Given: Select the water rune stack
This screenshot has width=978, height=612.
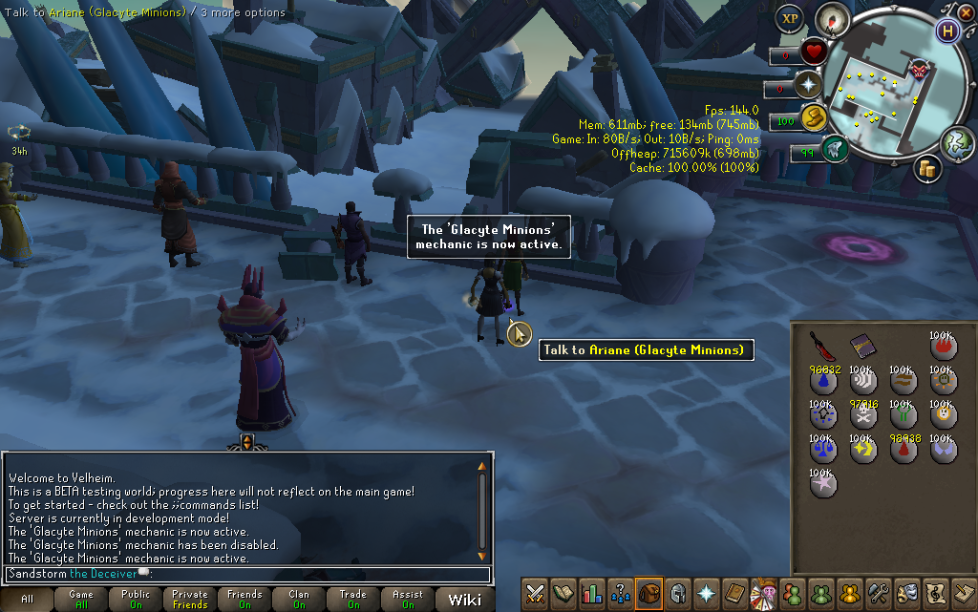Looking at the screenshot, I should tap(823, 380).
